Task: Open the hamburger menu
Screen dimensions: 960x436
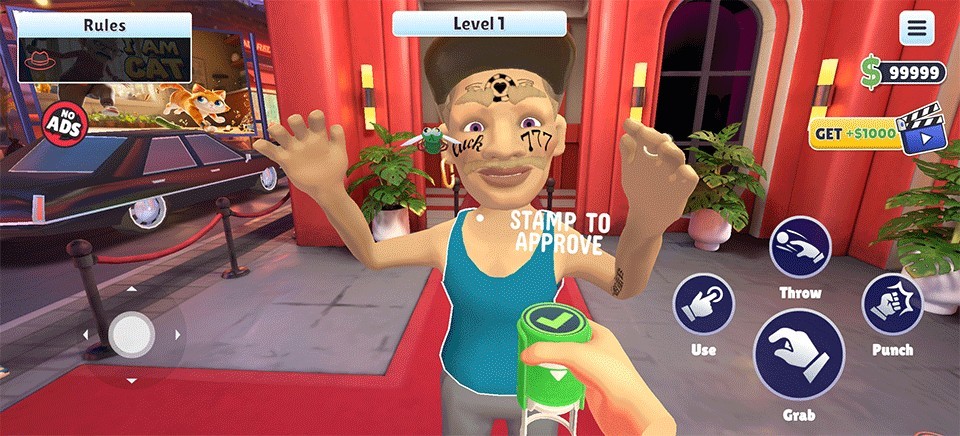Action: pyautogui.click(x=916, y=27)
